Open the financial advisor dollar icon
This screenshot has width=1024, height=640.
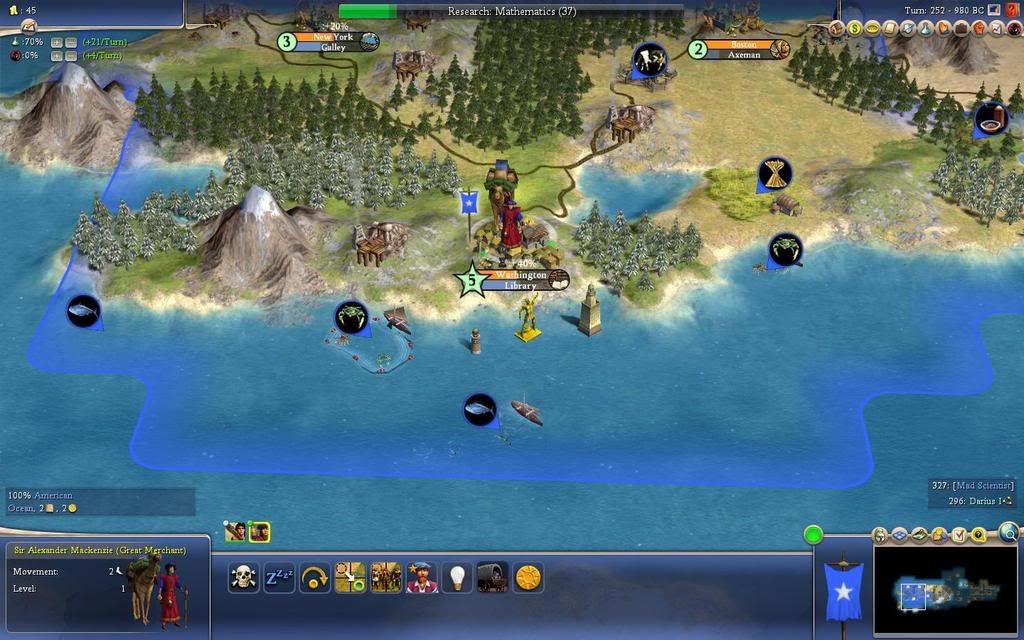(x=855, y=28)
